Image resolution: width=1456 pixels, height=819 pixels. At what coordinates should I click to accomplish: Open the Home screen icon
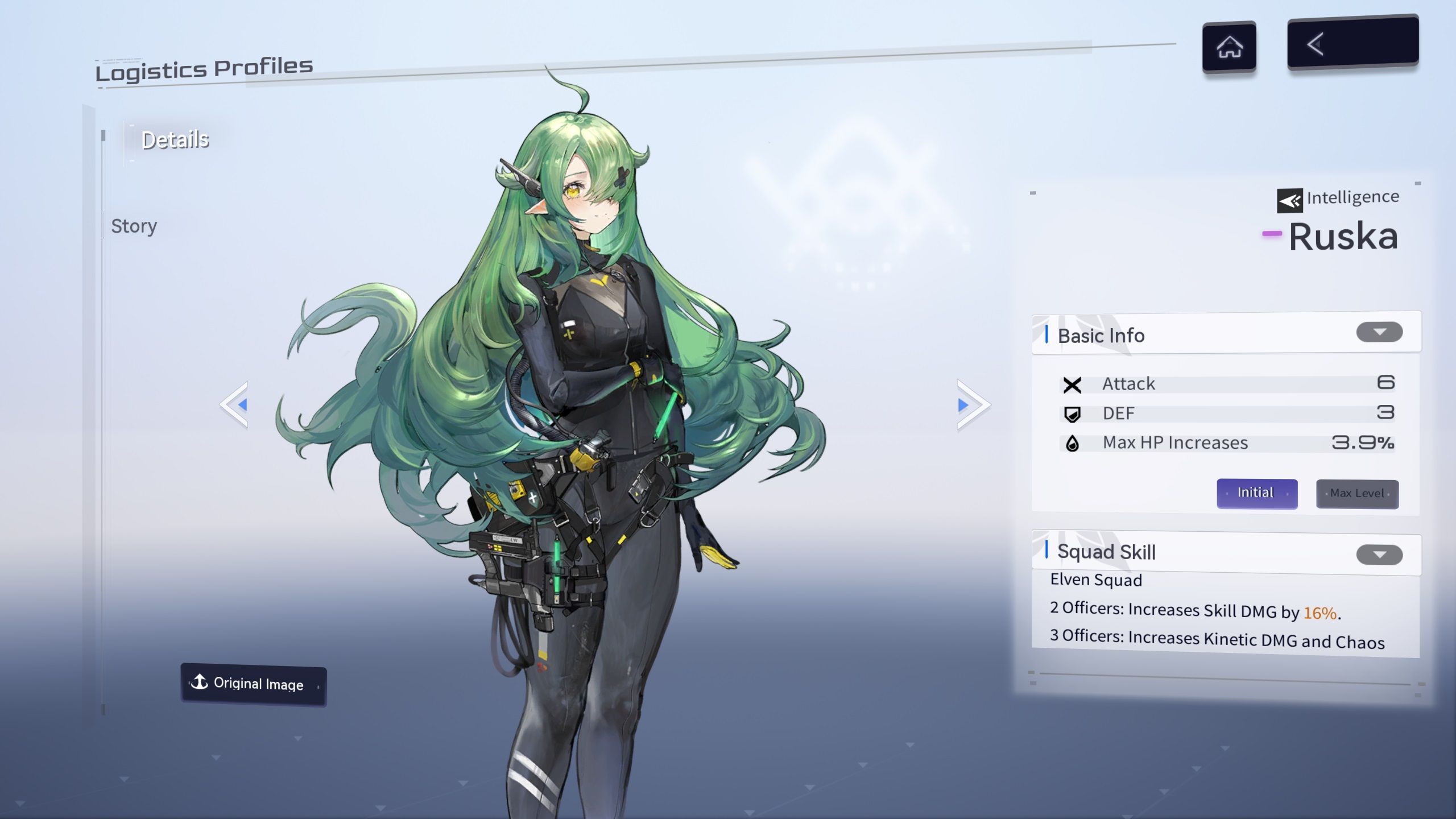tap(1230, 47)
